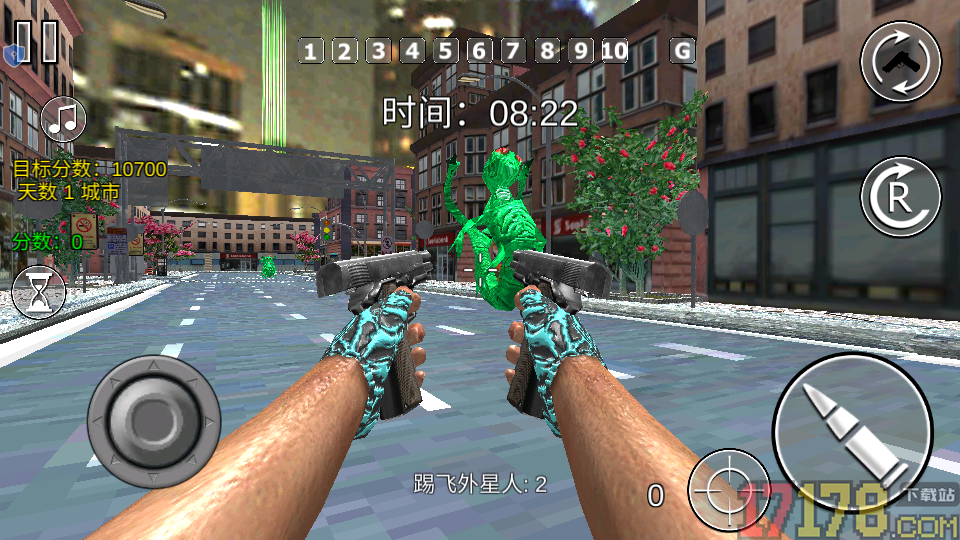Select weapon slot 5

pos(445,51)
